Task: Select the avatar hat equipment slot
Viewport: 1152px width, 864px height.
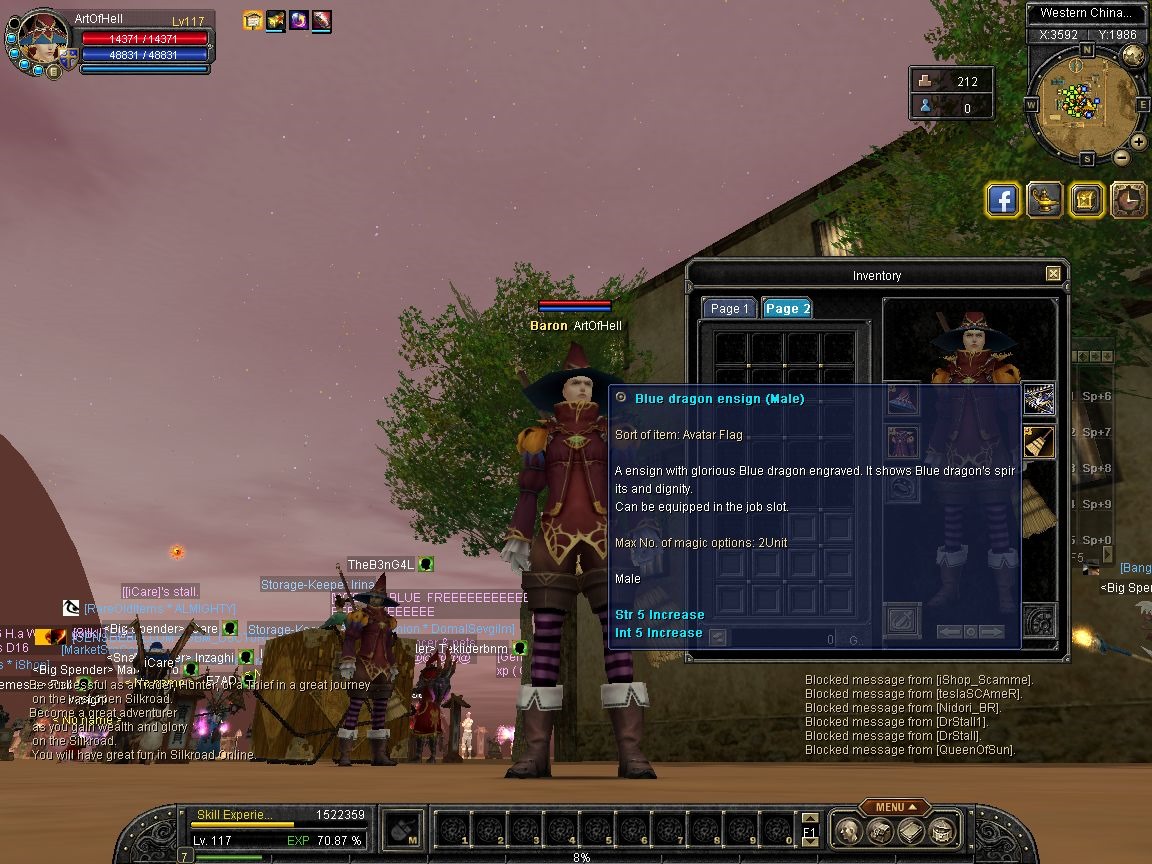Action: coord(904,399)
